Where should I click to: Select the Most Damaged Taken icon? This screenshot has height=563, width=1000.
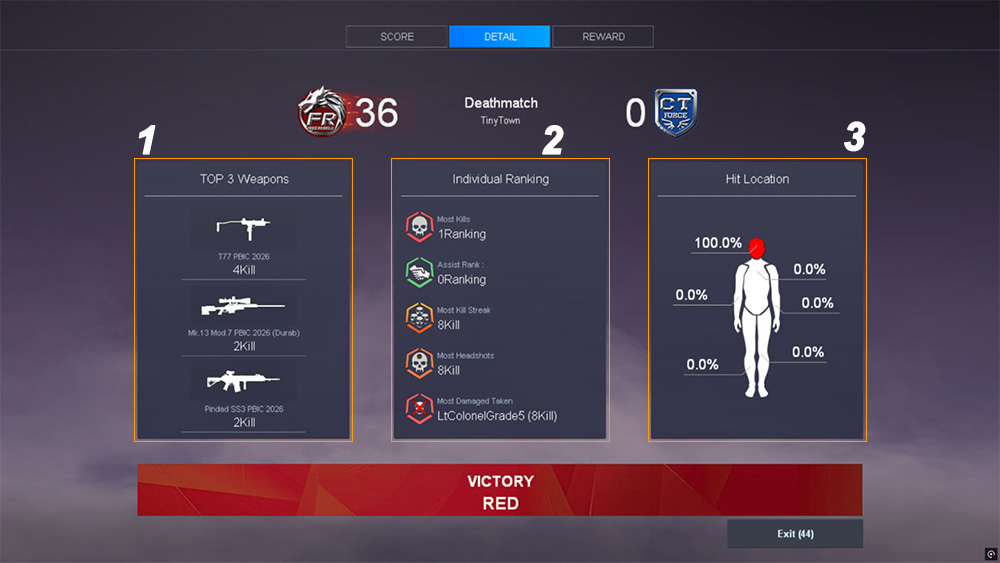click(419, 408)
